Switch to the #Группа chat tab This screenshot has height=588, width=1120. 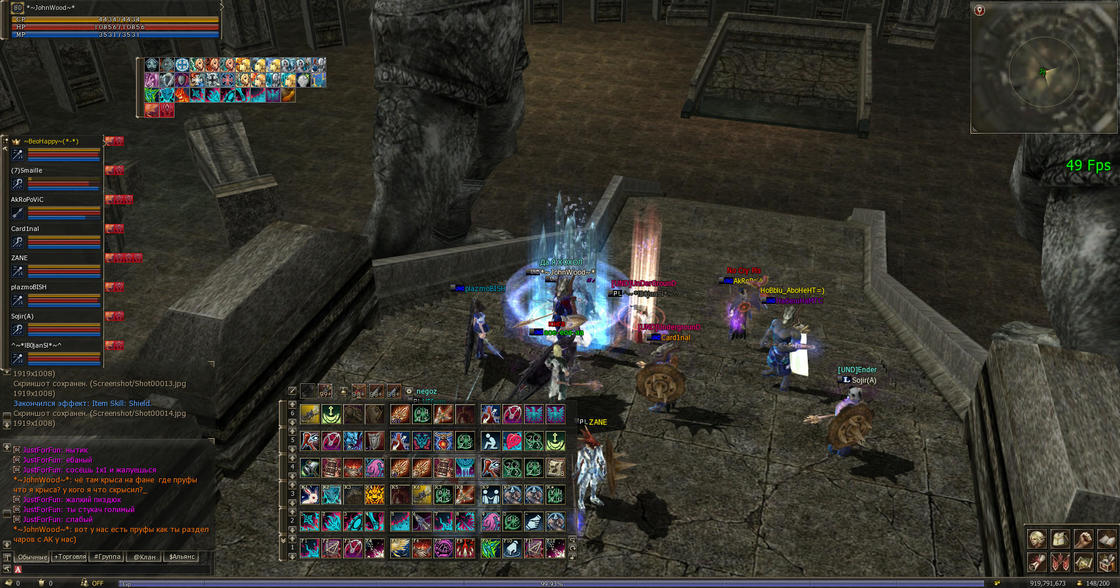(x=106, y=556)
